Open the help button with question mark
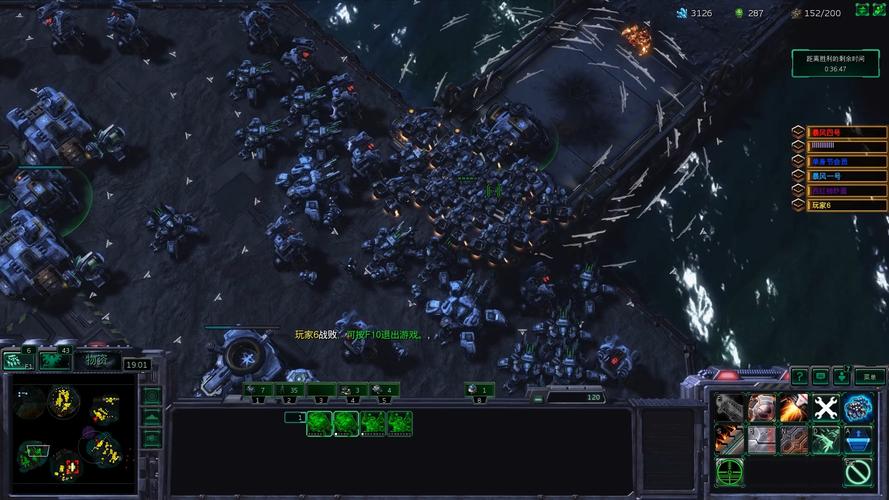The height and width of the screenshot is (500, 889). [799, 376]
